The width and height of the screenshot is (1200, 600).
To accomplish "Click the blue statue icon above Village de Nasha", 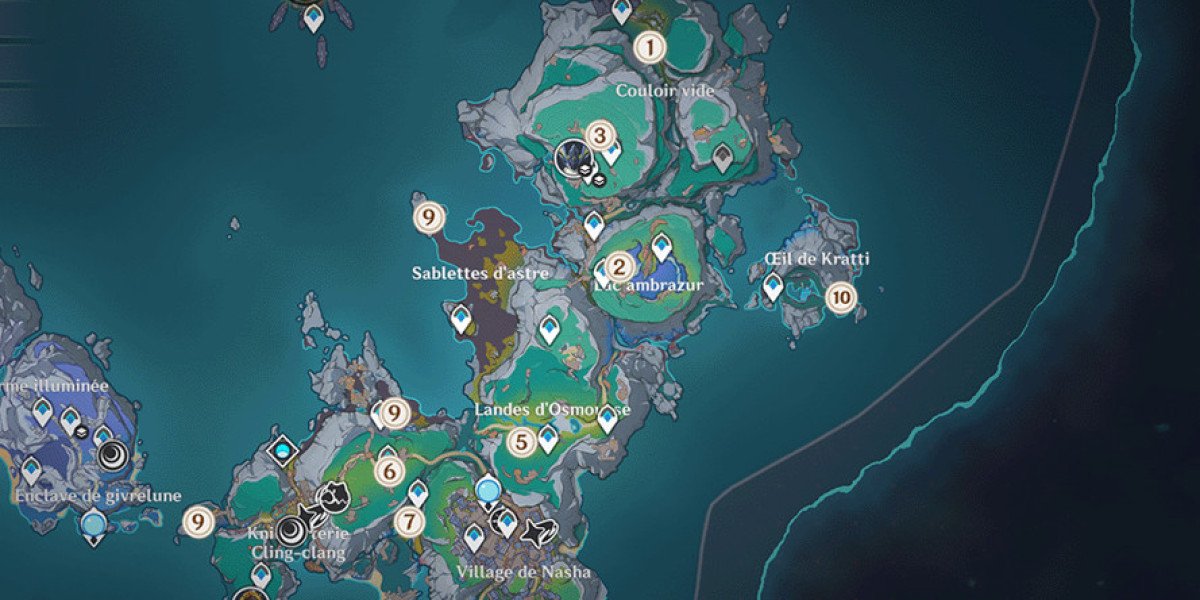I will (x=488, y=490).
